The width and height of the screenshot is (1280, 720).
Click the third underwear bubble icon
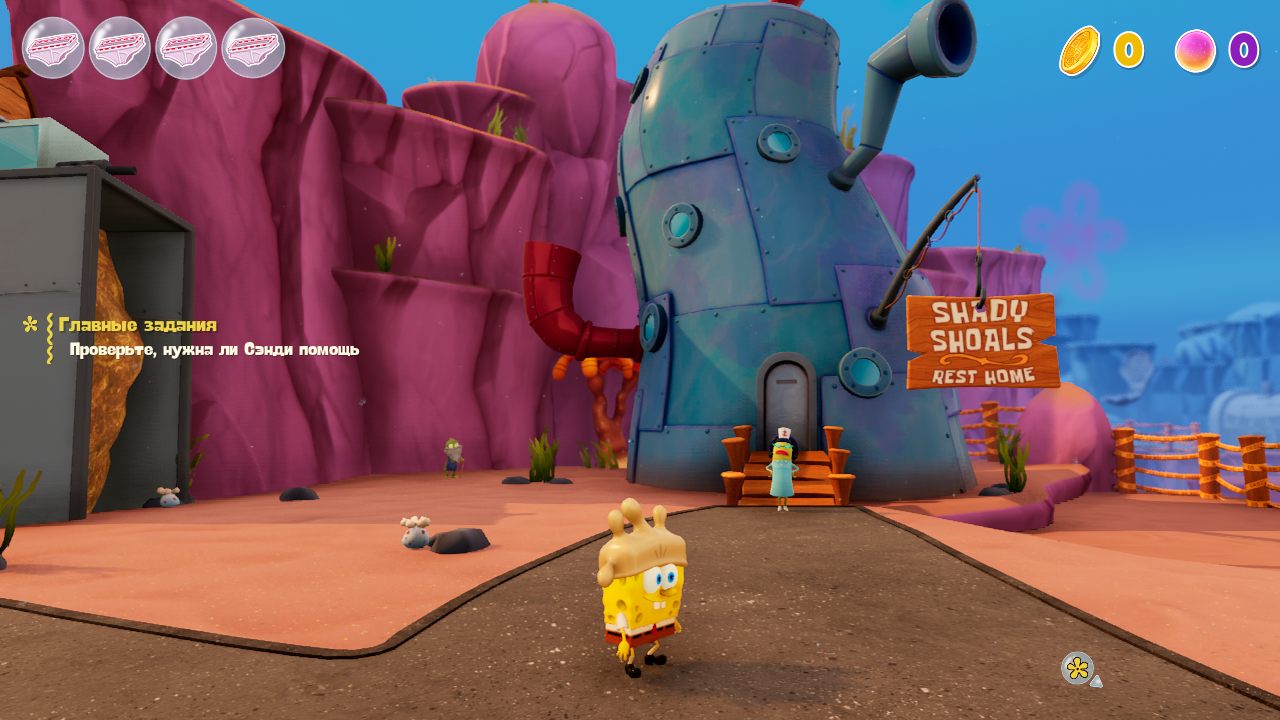[187, 47]
